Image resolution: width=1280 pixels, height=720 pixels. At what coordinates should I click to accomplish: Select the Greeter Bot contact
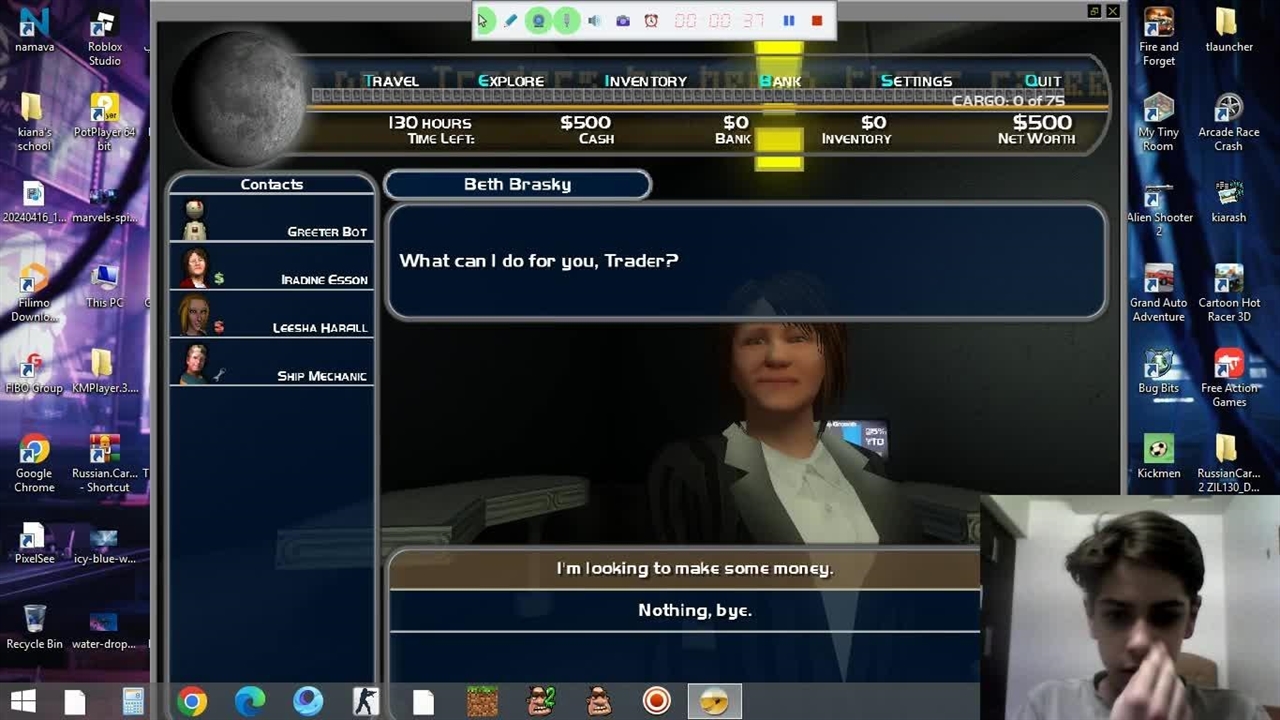click(x=272, y=220)
